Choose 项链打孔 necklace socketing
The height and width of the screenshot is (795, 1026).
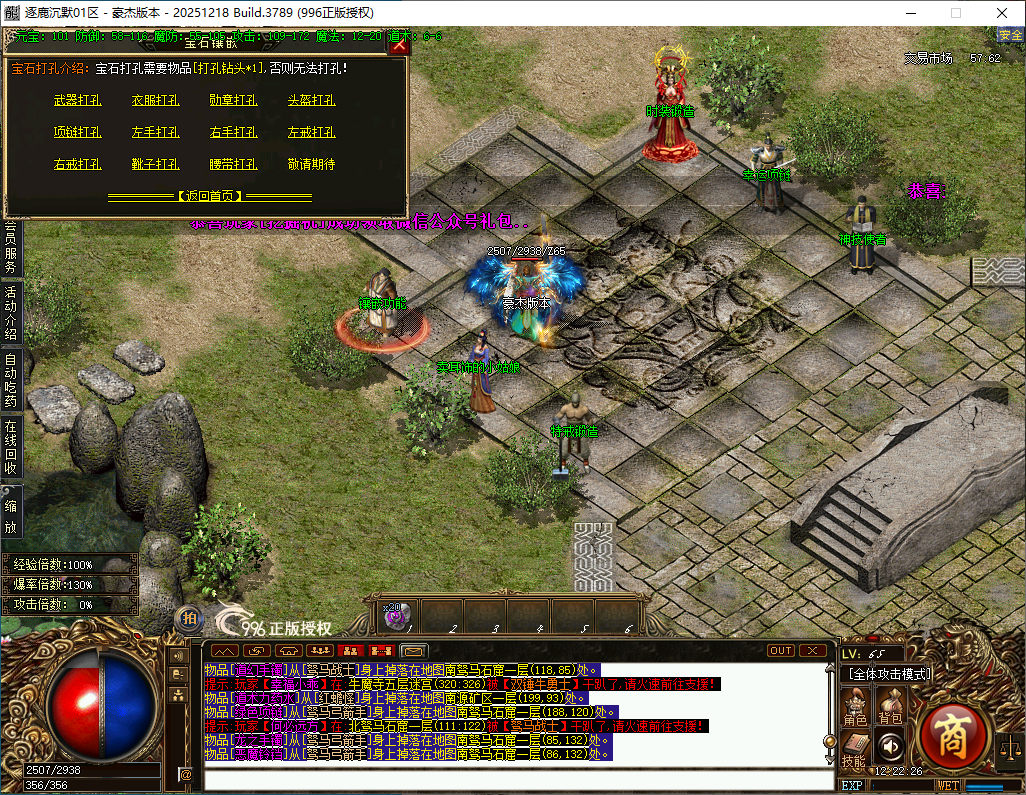click(78, 133)
